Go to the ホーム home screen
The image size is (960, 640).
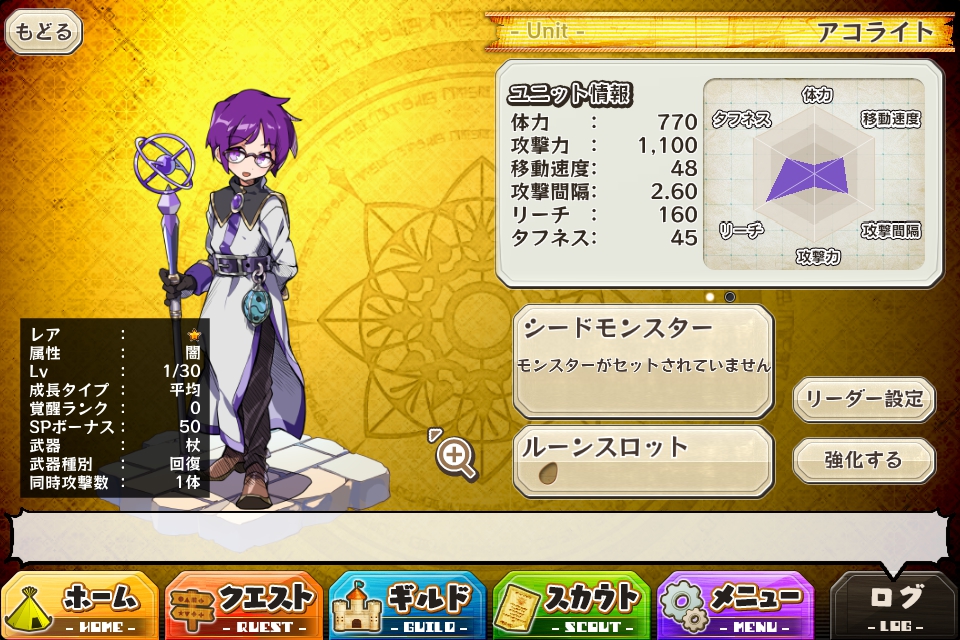pyautogui.click(x=80, y=604)
